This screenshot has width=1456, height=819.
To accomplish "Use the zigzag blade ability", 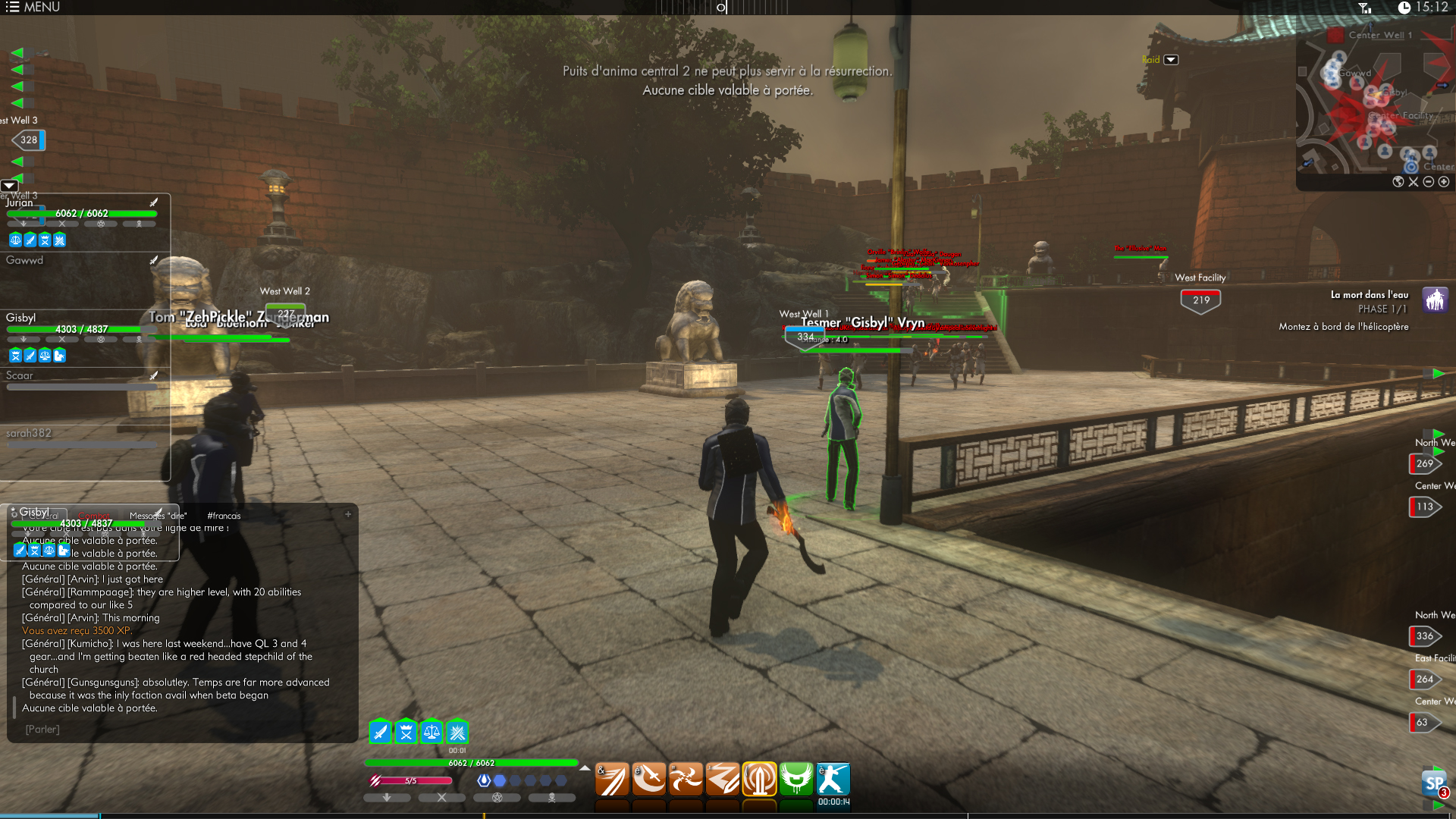I will pos(723,780).
